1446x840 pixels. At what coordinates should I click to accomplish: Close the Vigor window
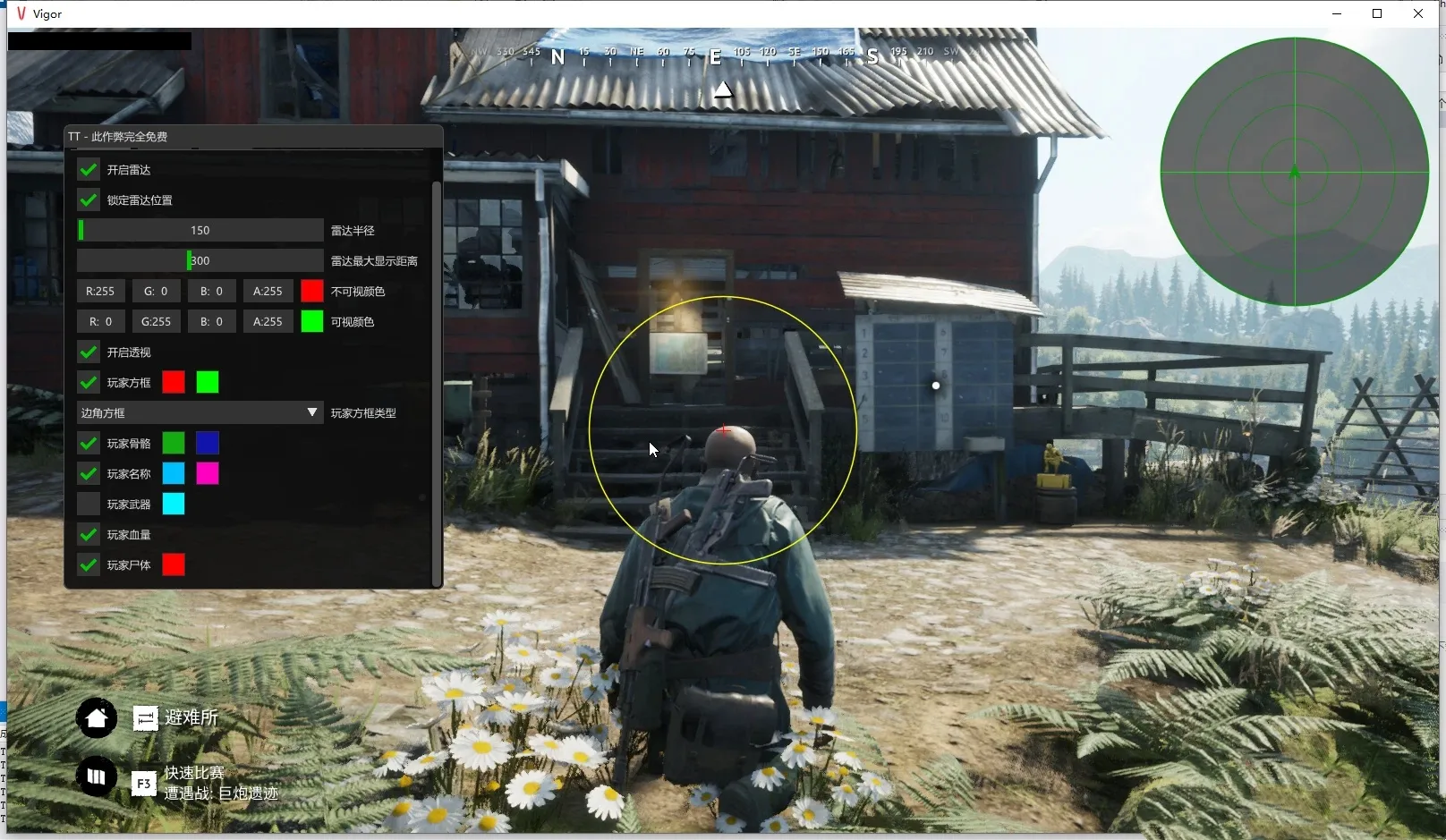[1418, 13]
